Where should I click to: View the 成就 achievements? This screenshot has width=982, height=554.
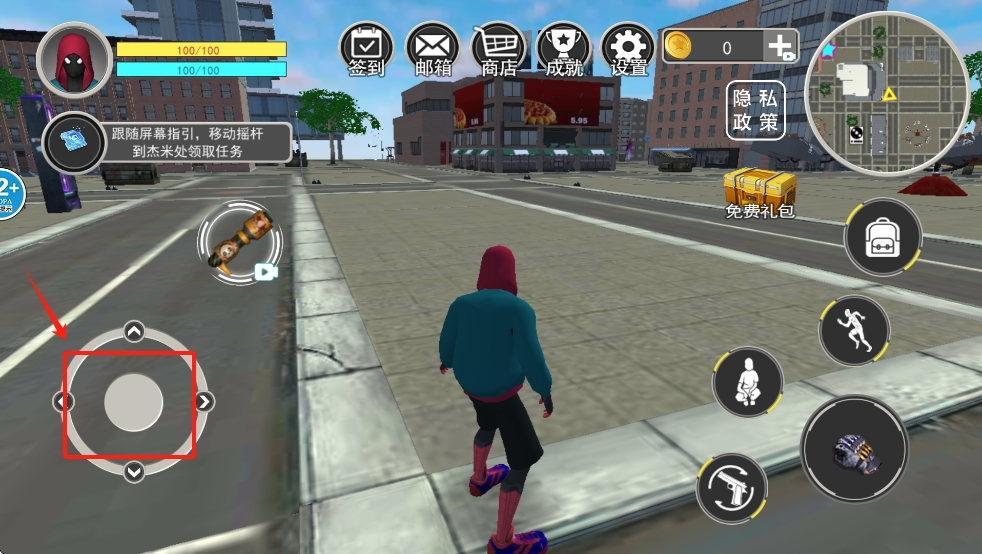click(563, 49)
